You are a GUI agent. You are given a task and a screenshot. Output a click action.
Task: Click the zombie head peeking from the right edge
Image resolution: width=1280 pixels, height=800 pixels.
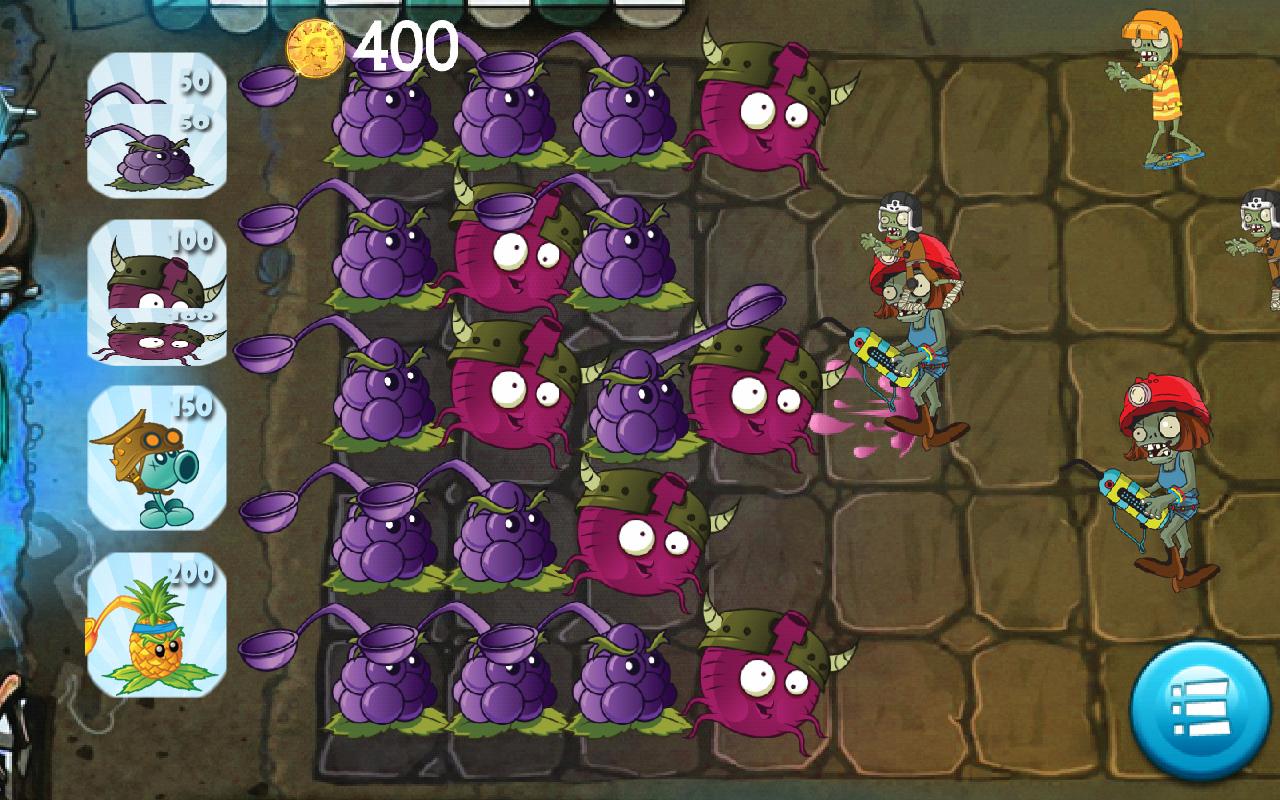pos(1258,215)
